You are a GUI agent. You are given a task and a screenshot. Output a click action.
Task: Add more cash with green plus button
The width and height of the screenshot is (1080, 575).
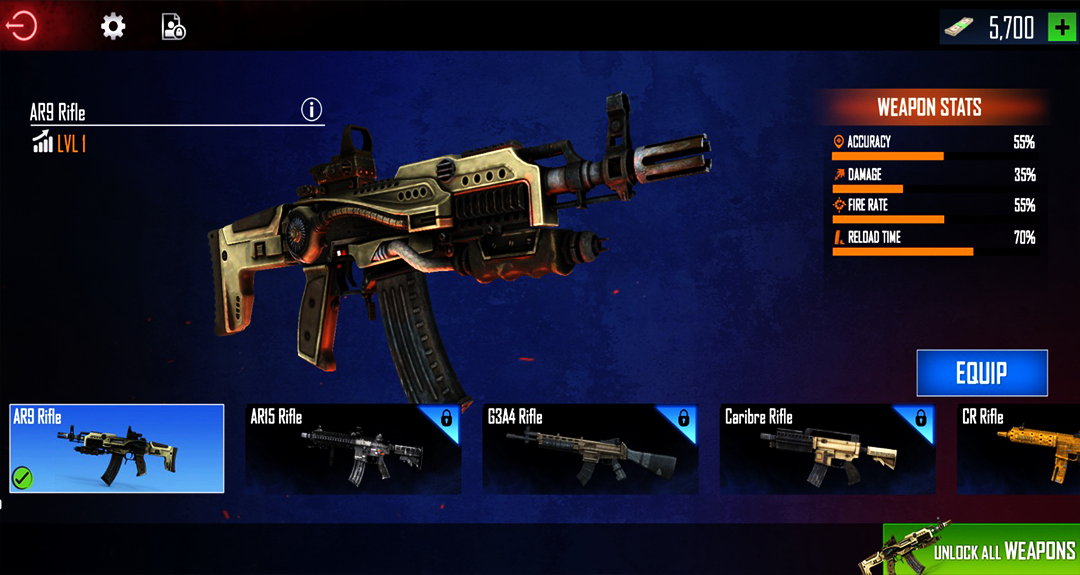1061,27
